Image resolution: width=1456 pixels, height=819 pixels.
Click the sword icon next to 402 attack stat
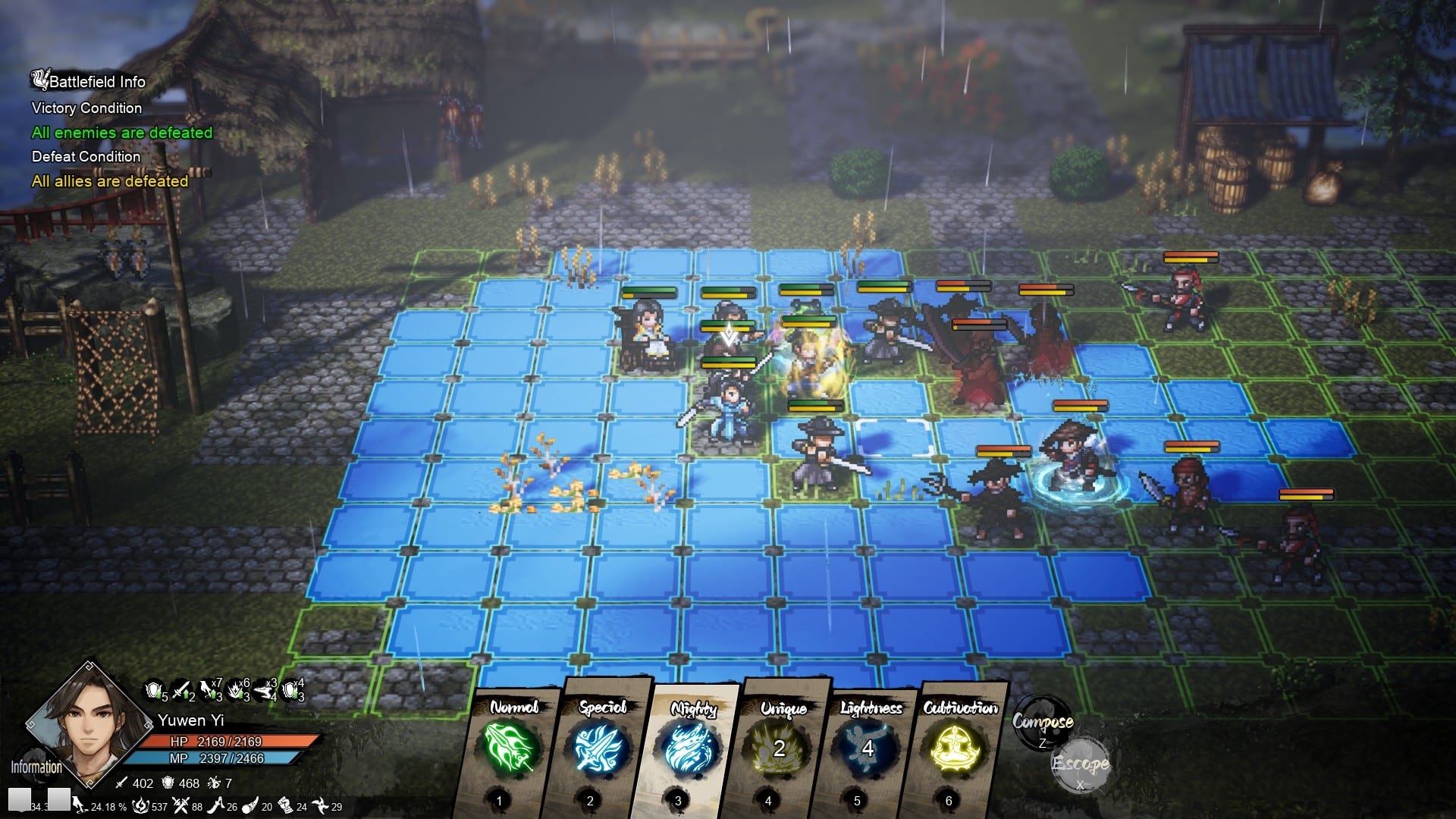click(x=121, y=785)
